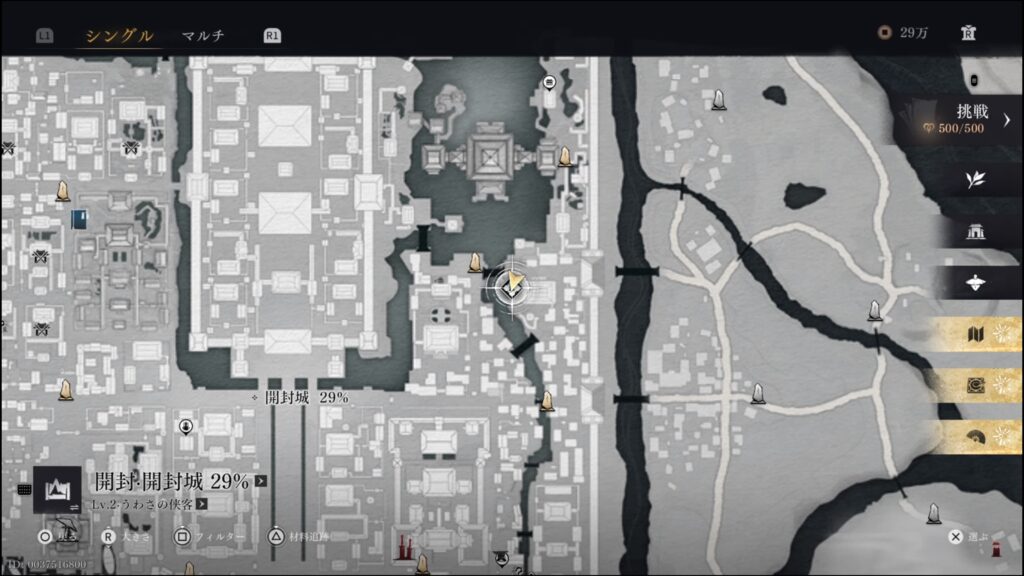This screenshot has width=1024, height=576.
Task: Click the 29万 coin currency icon
Action: point(884,33)
